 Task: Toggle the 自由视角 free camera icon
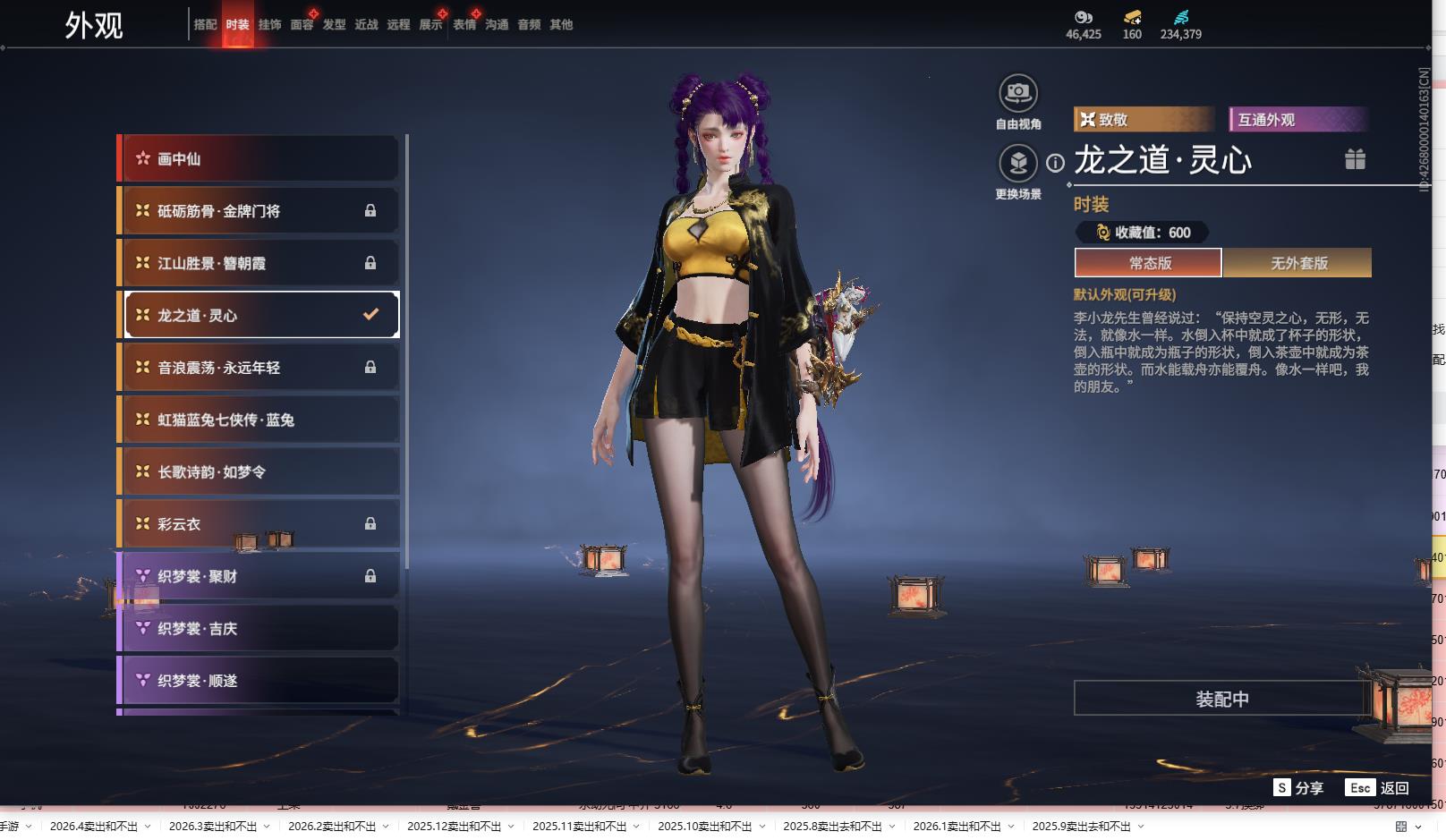(x=1018, y=93)
